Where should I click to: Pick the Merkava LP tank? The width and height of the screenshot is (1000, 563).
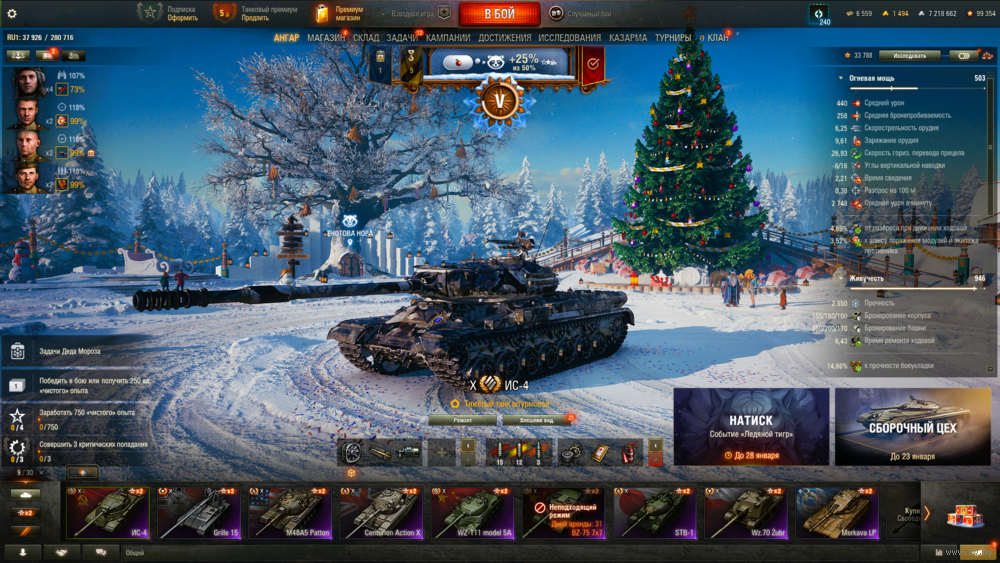click(837, 513)
